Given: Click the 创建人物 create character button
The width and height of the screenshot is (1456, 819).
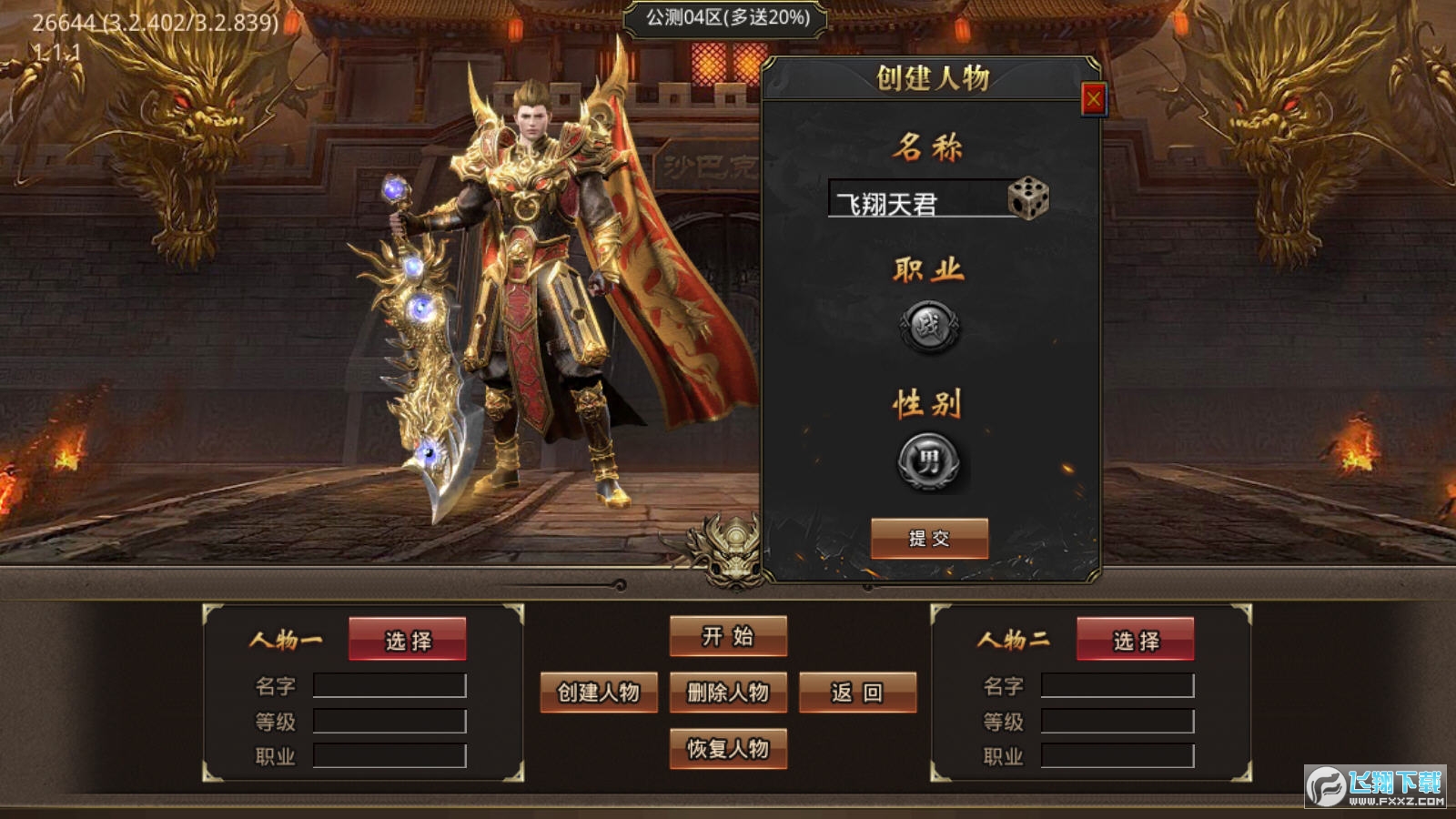Looking at the screenshot, I should coord(600,693).
